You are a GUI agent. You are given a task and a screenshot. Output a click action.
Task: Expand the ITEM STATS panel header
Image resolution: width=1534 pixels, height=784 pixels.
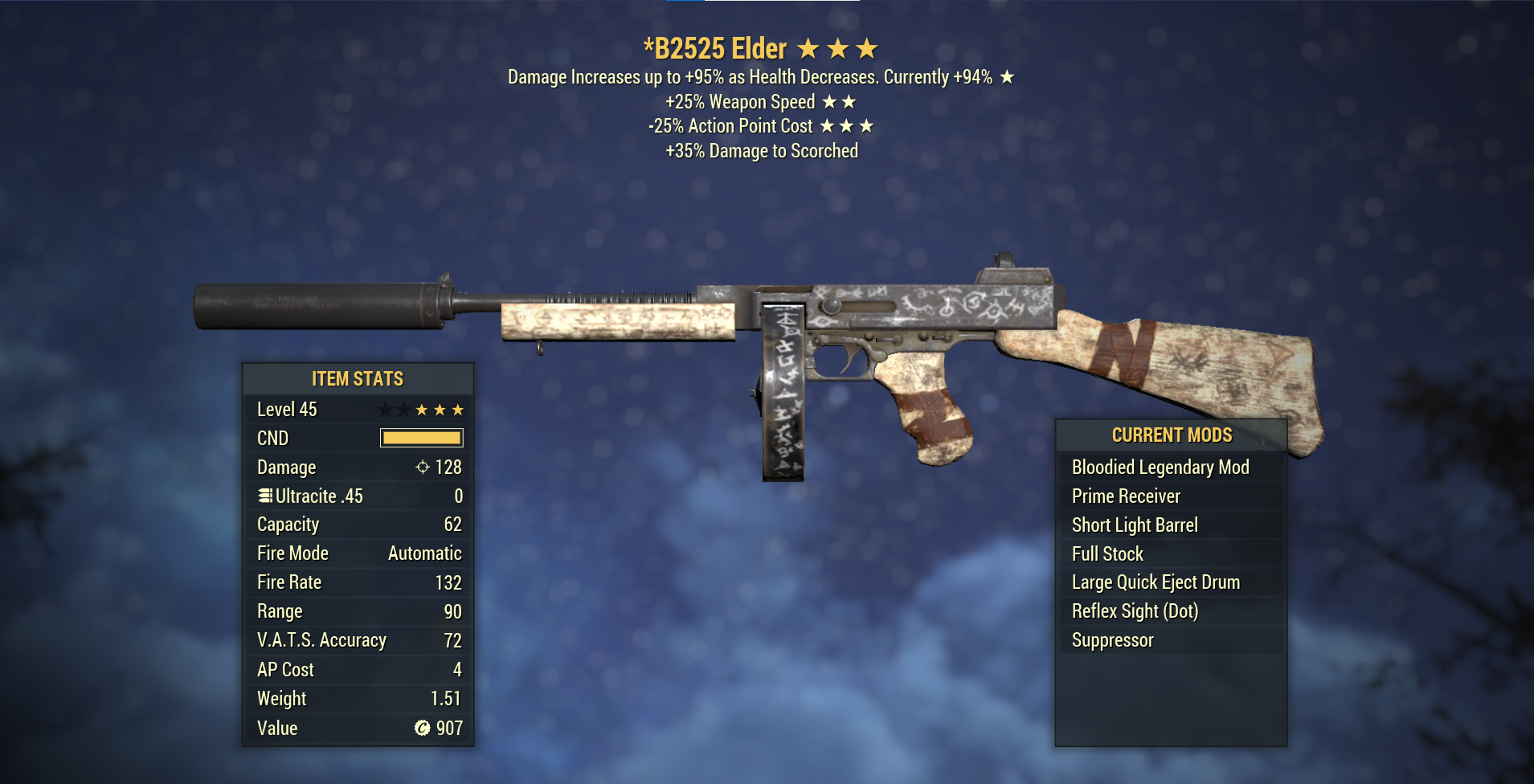coord(358,378)
